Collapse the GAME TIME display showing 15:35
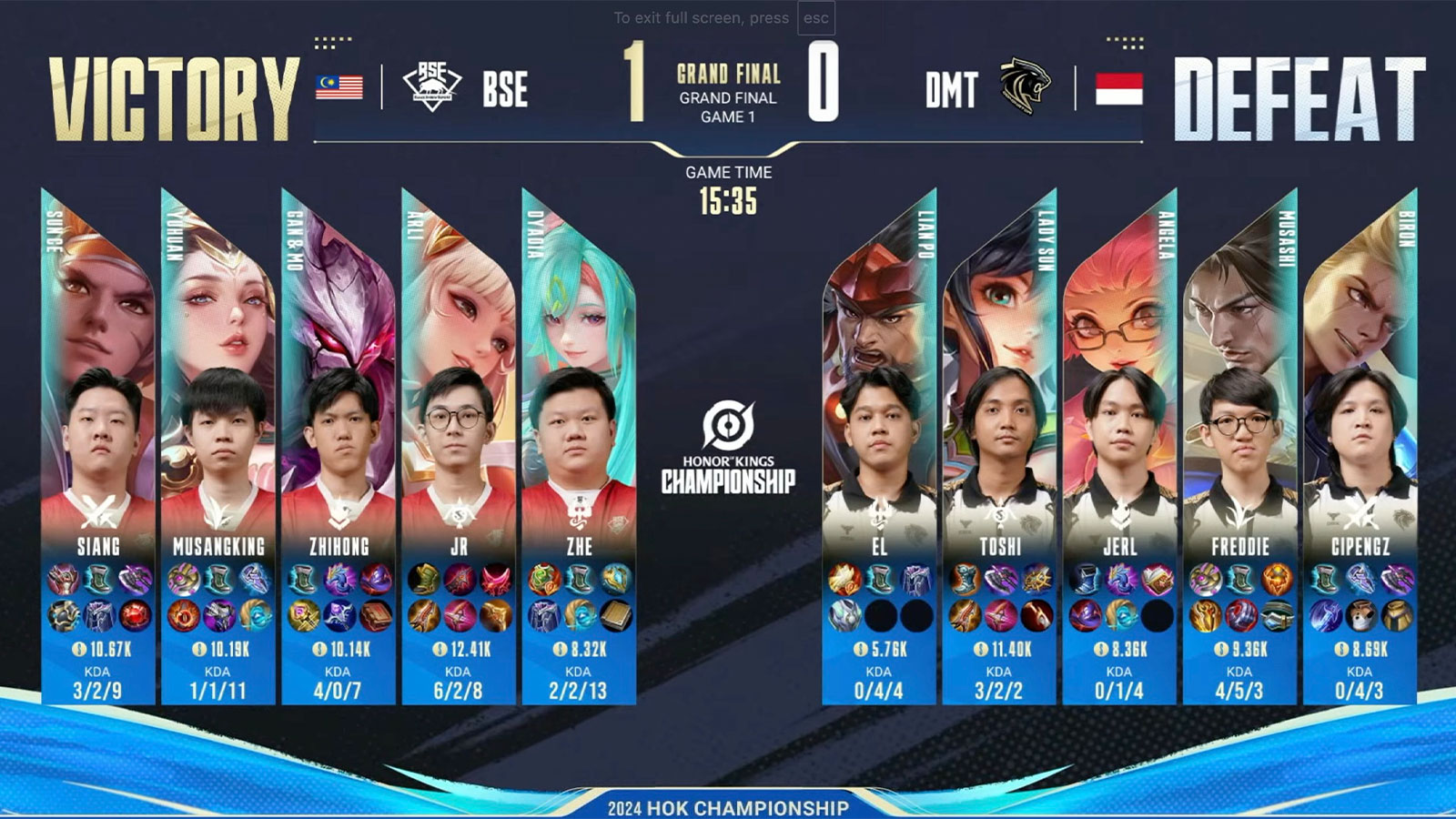Image resolution: width=1456 pixels, height=819 pixels. (x=727, y=187)
